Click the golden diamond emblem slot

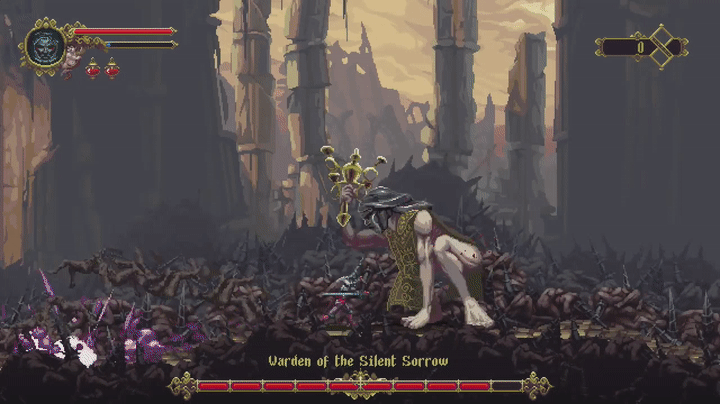pyautogui.click(x=663, y=46)
